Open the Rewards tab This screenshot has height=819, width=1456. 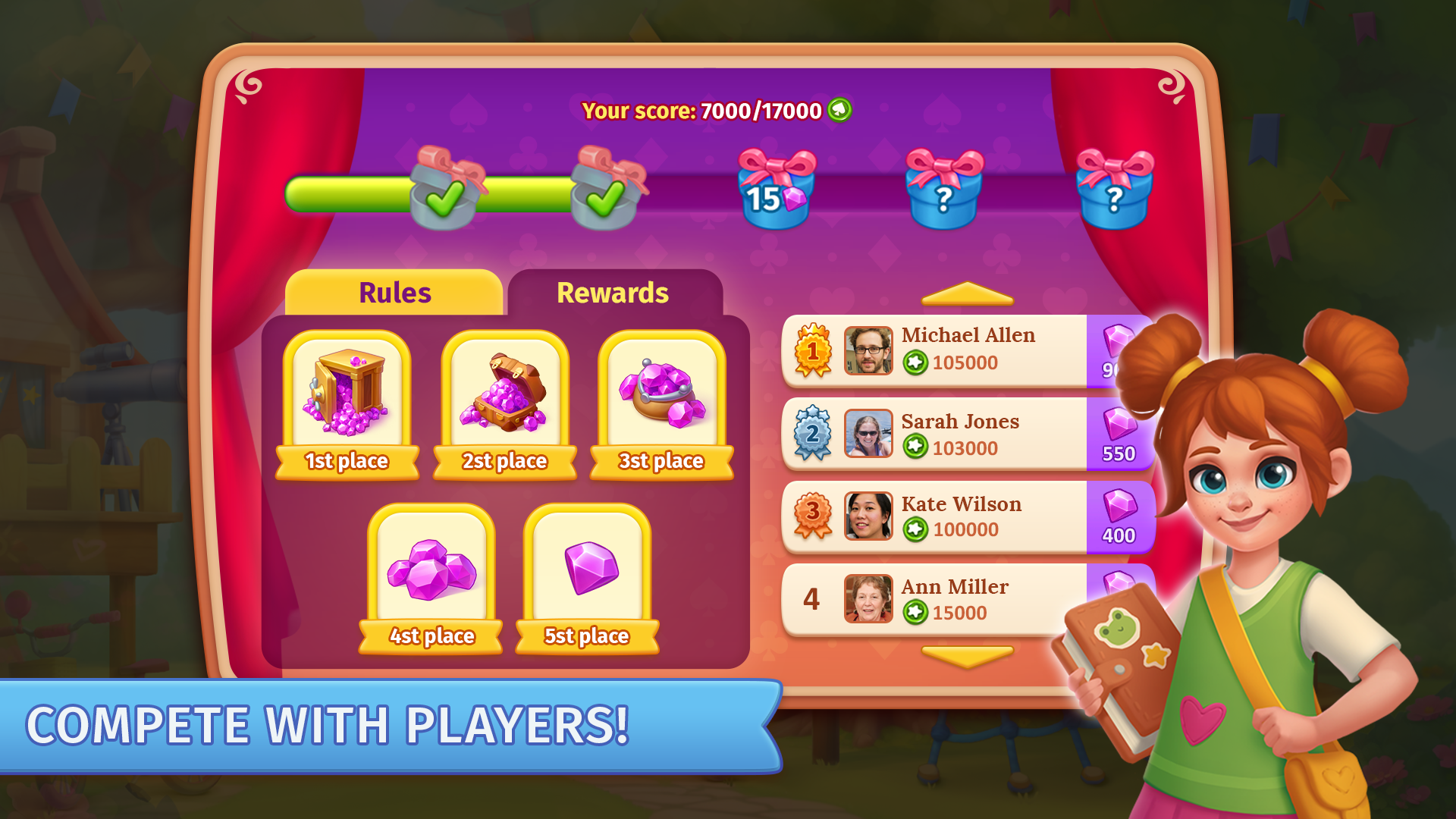click(x=613, y=292)
